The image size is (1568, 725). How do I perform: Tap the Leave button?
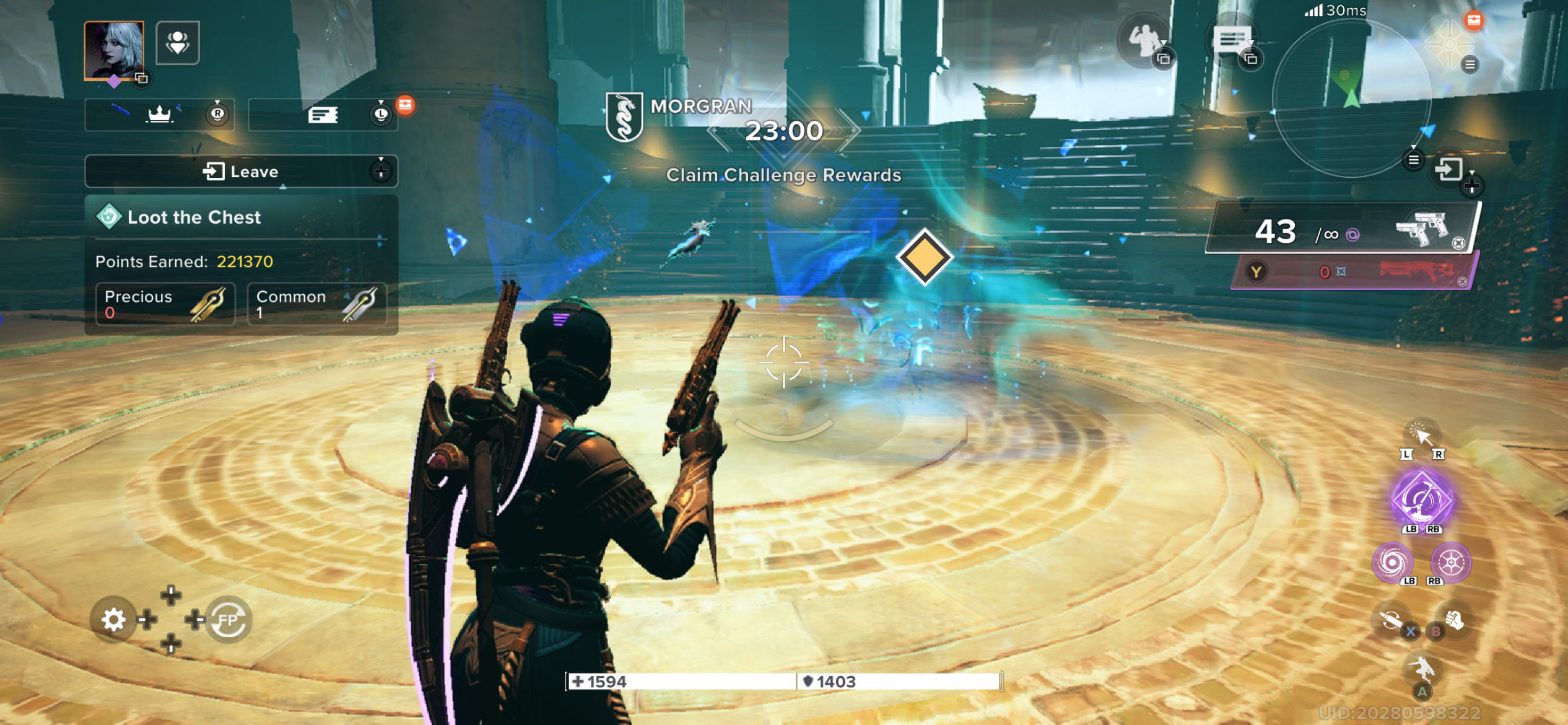point(240,172)
